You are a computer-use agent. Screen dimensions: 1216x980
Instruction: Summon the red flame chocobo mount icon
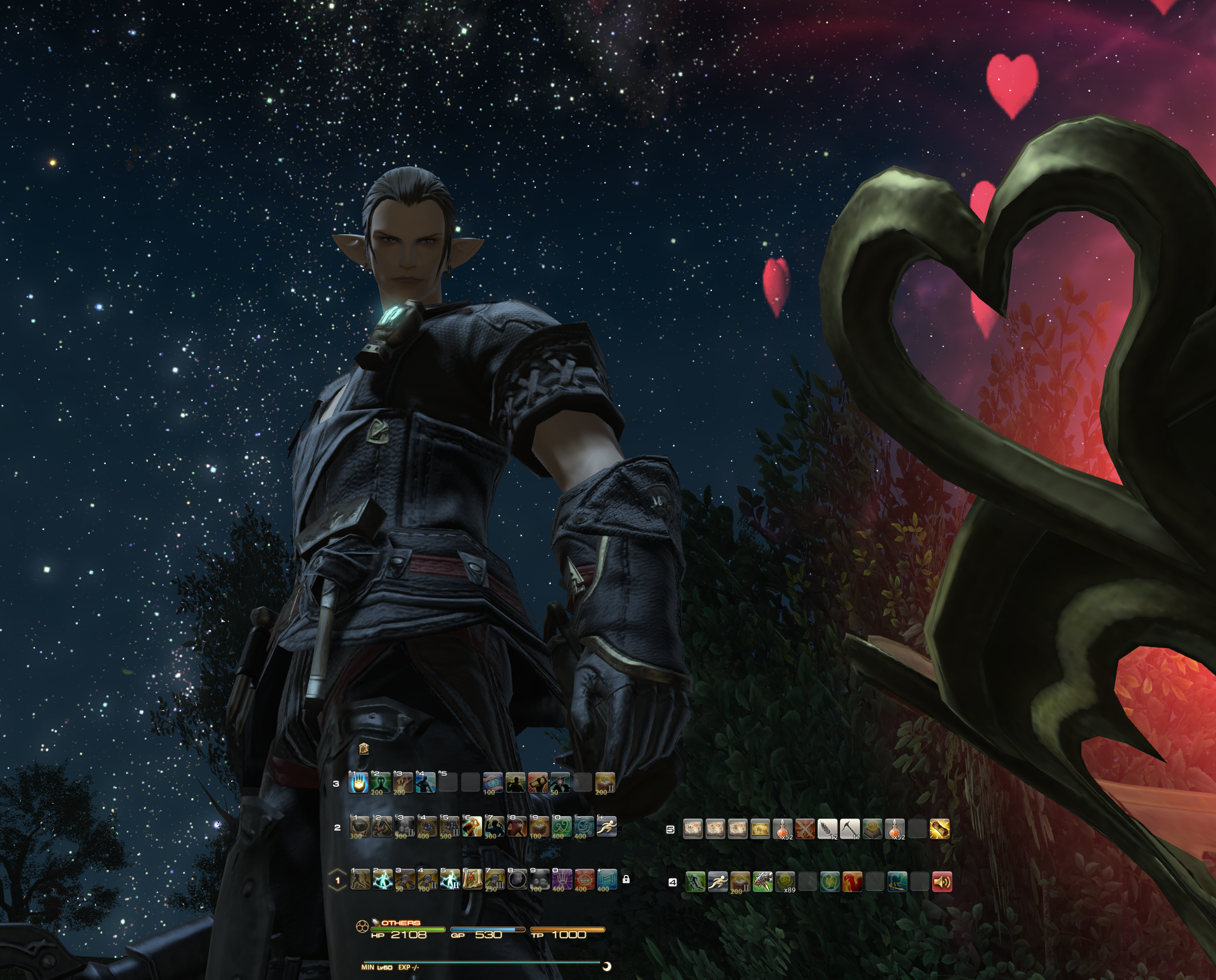click(852, 882)
